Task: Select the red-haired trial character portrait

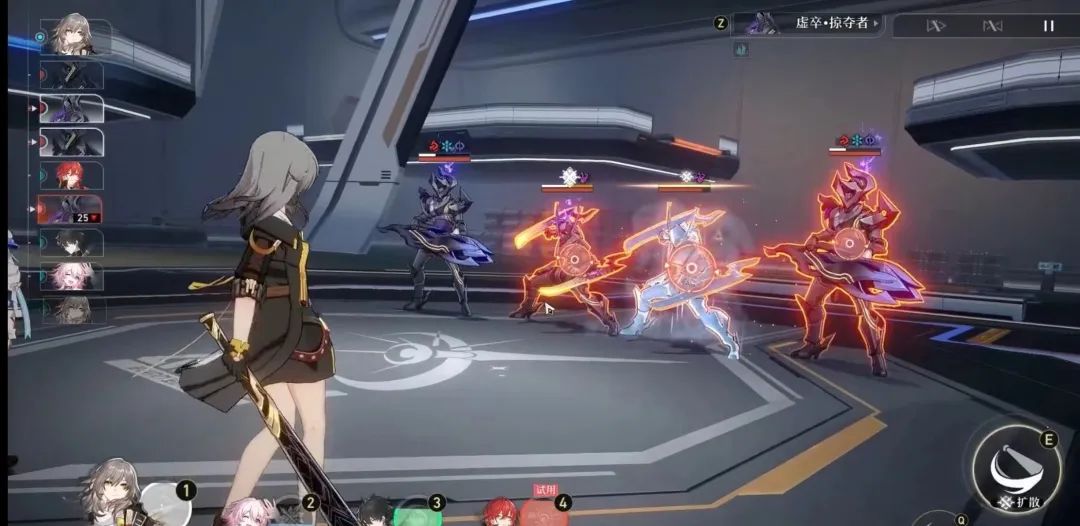Action: pos(501,512)
